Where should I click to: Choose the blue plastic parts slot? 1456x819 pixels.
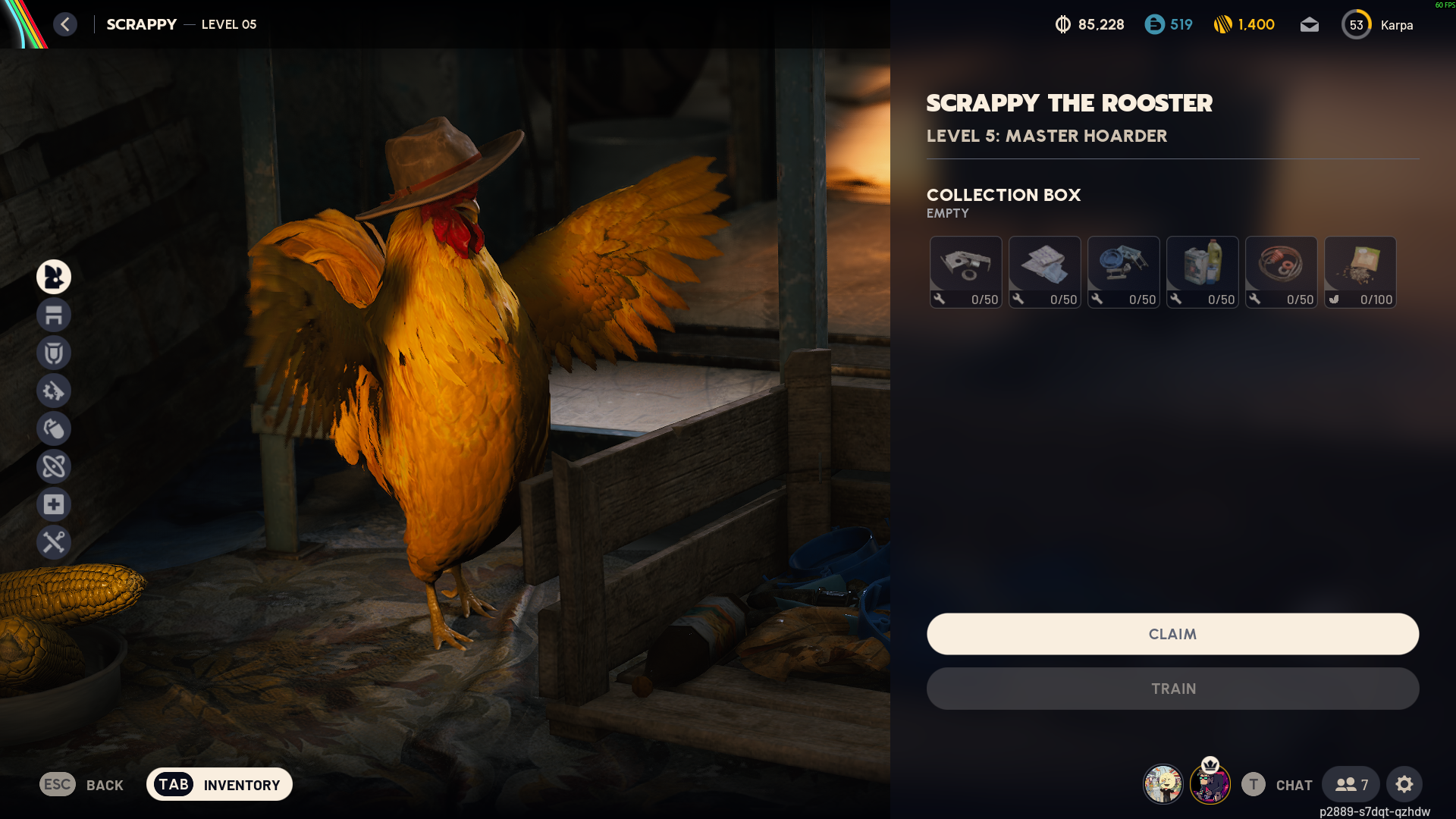click(1123, 271)
